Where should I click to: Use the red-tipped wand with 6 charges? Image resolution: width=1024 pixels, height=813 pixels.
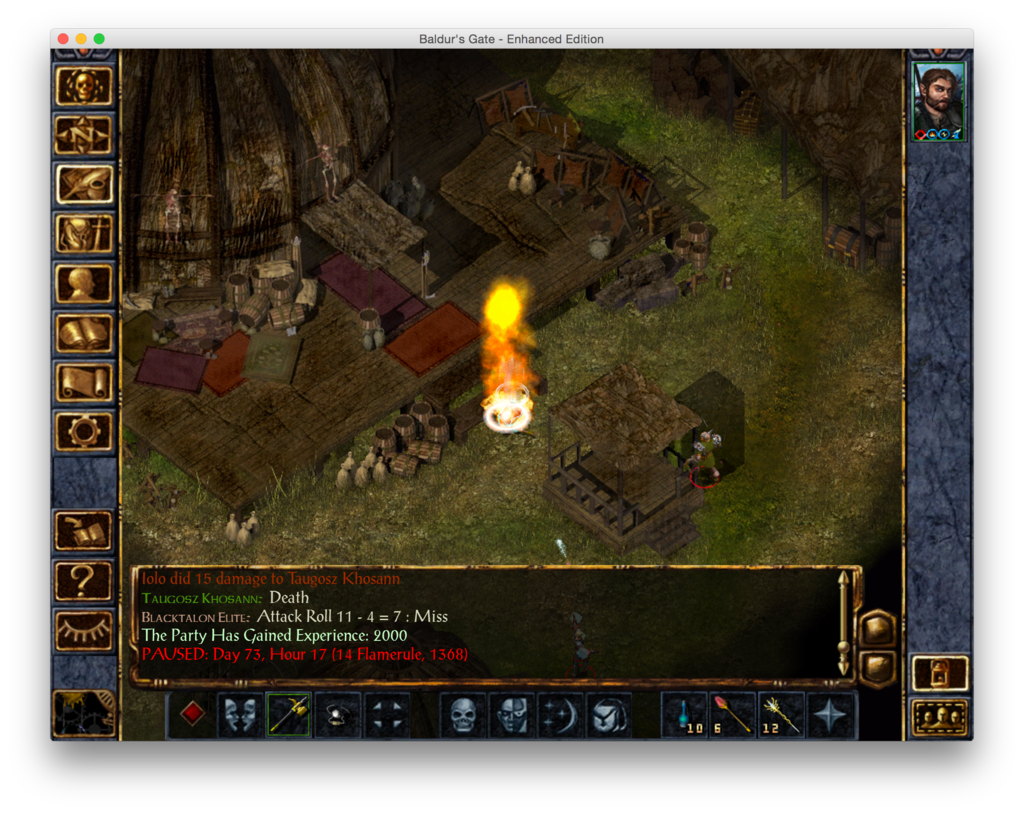733,714
